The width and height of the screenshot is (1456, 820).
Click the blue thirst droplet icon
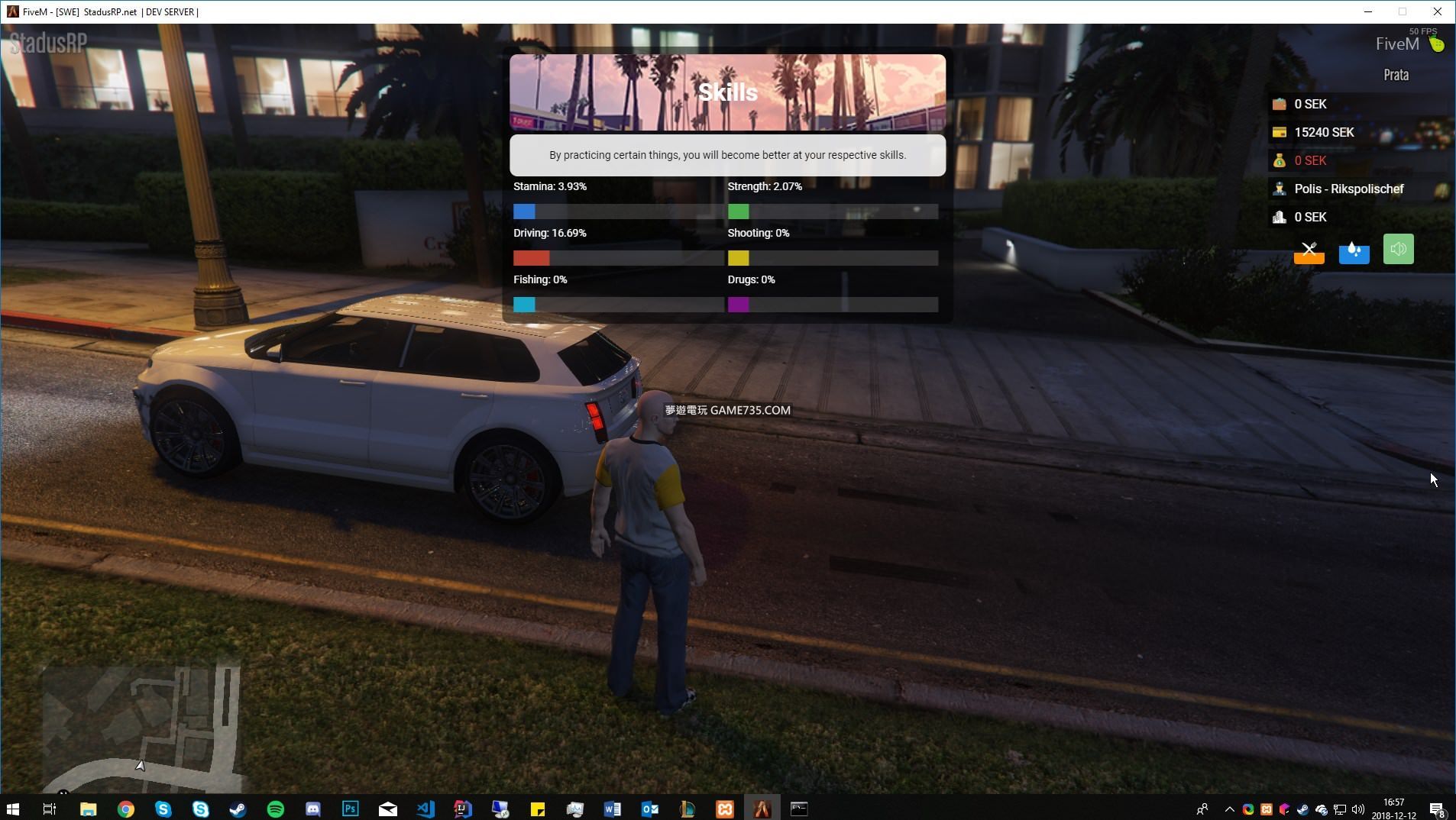pos(1354,250)
